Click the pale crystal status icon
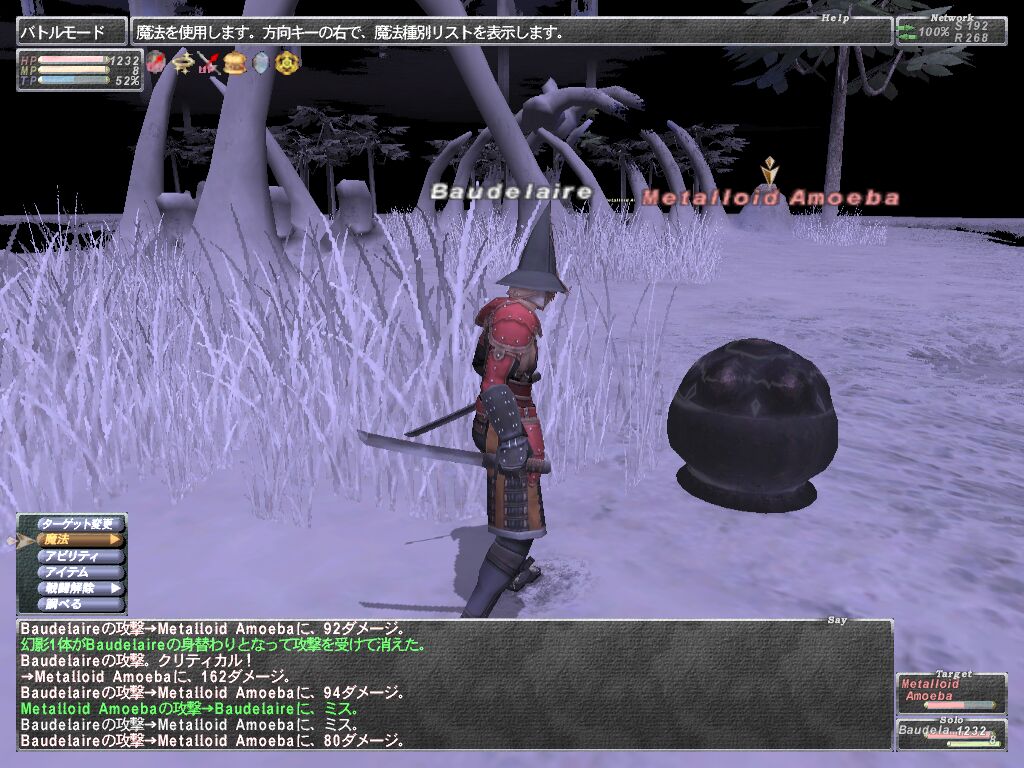The width and height of the screenshot is (1024, 768). click(x=260, y=63)
